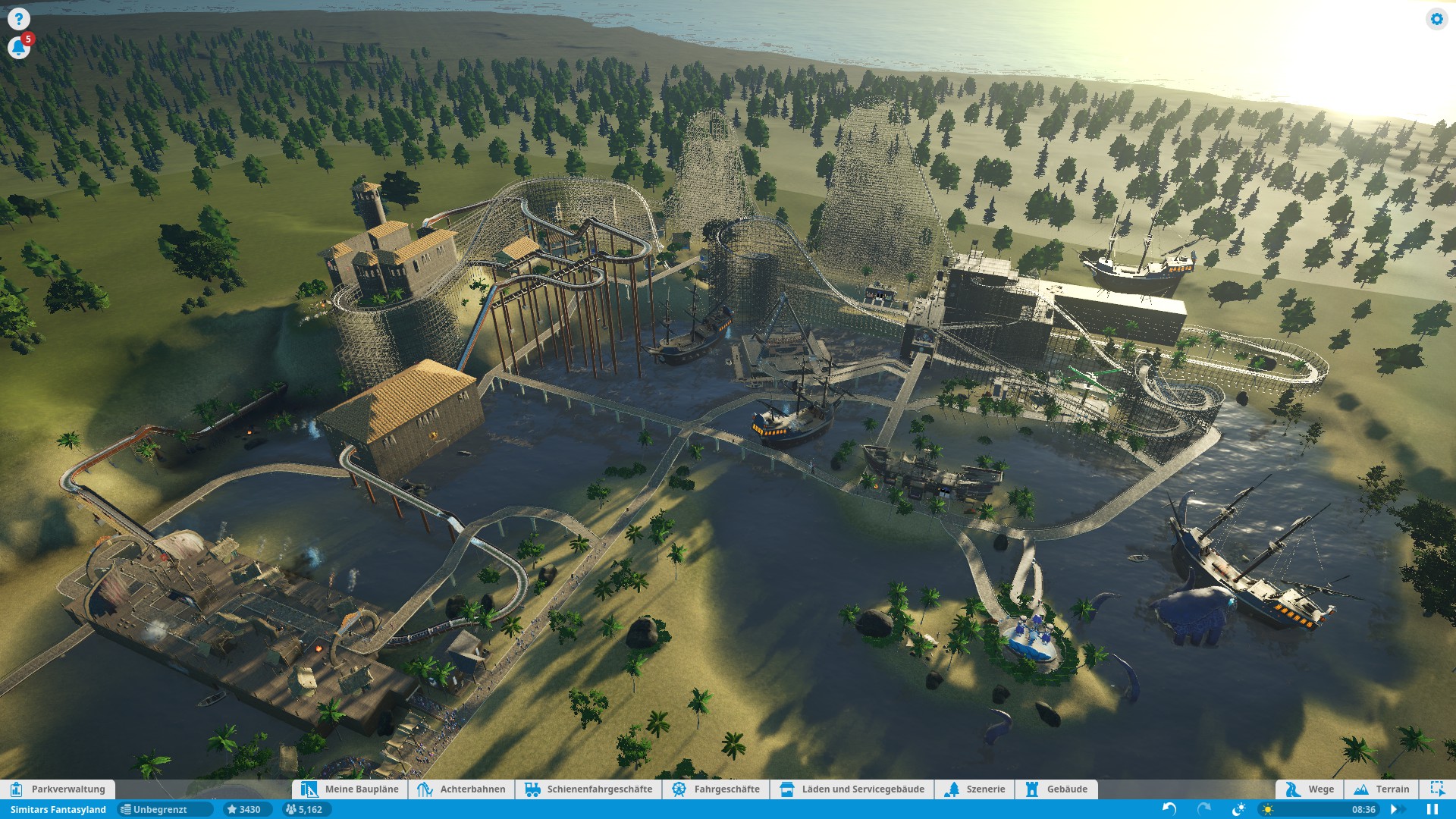Open the Gebäude building tab

pos(1056,789)
